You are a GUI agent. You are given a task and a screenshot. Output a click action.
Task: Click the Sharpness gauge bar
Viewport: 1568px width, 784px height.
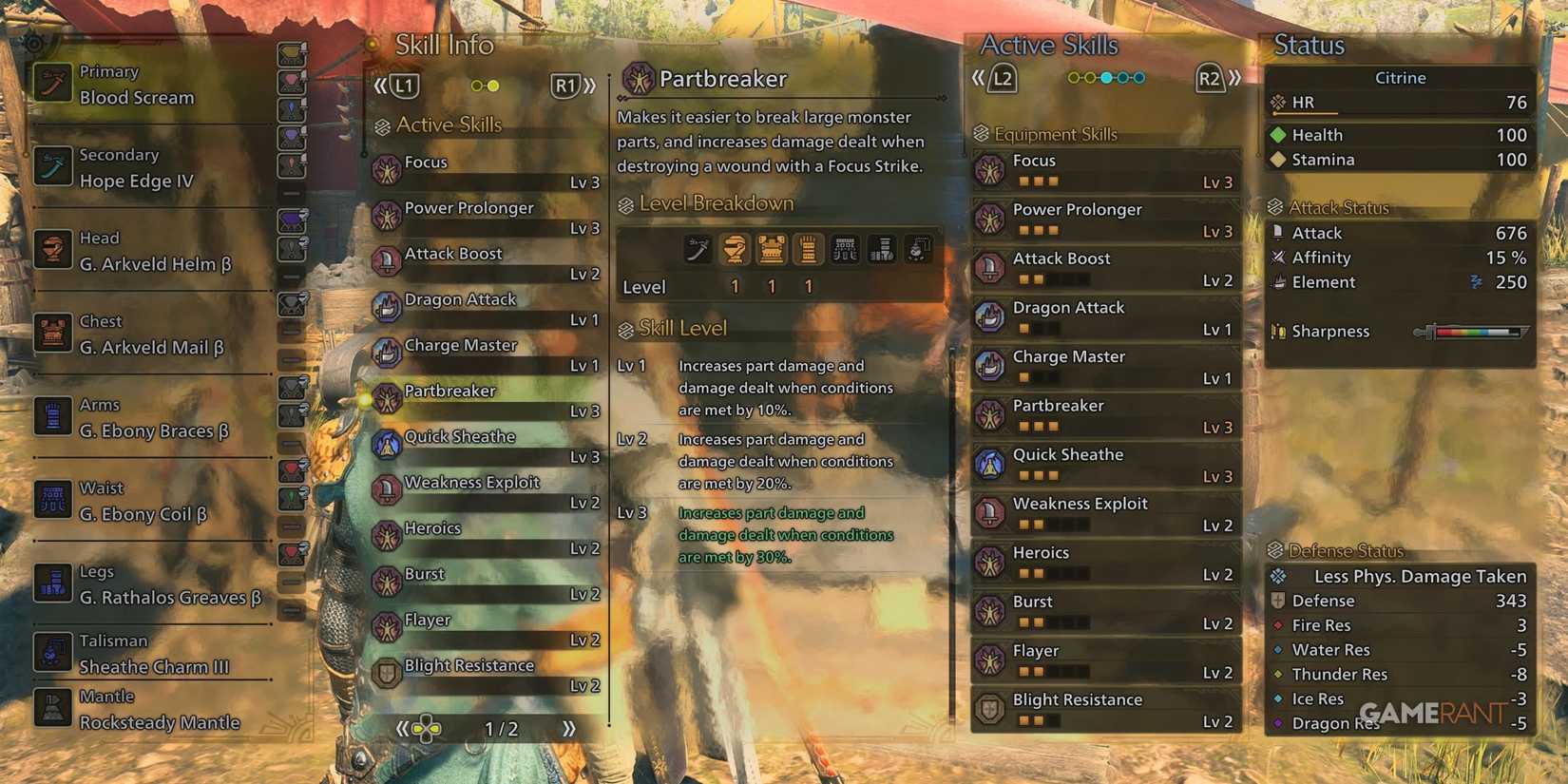point(1473,333)
